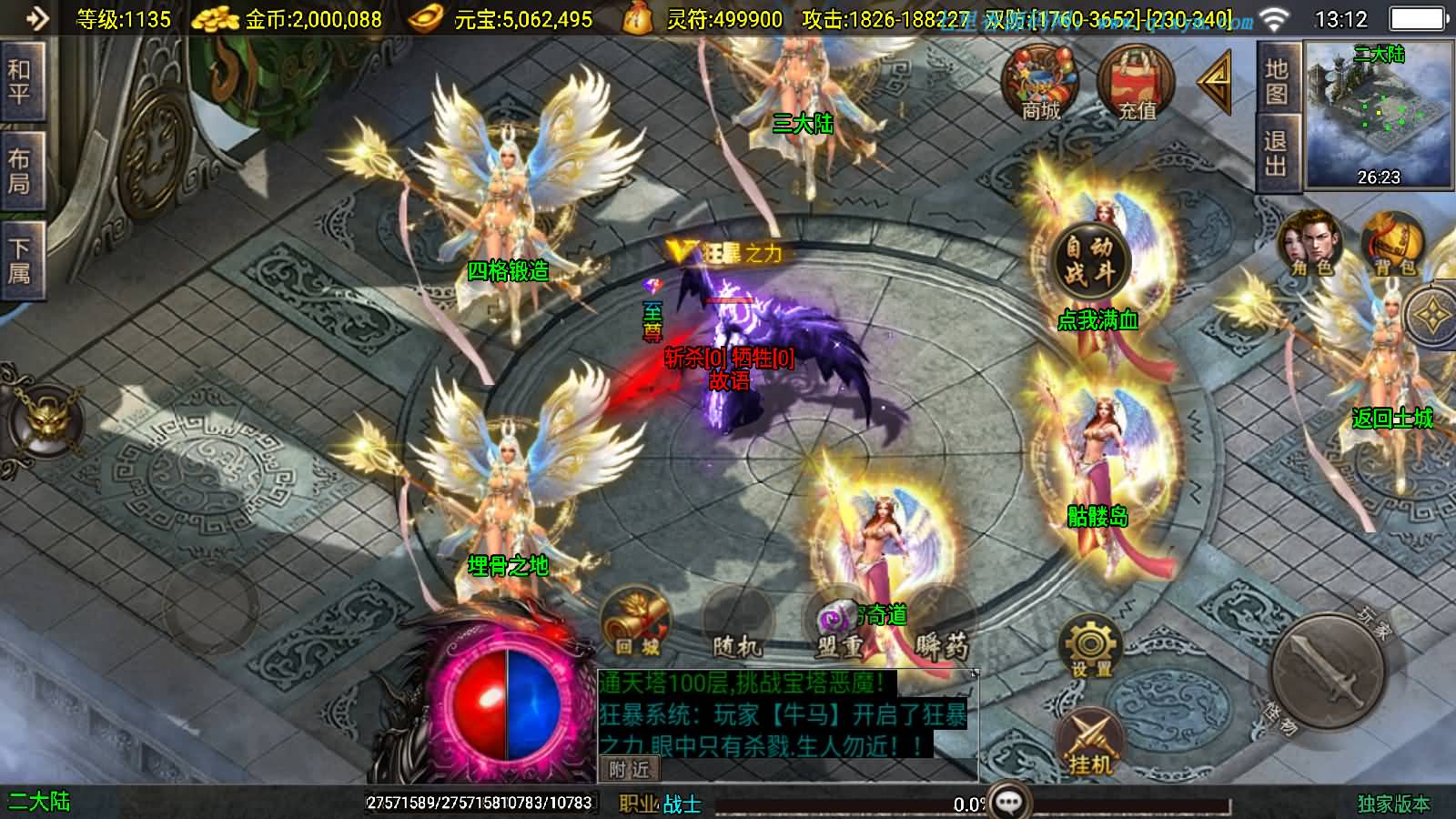1456x819 pixels.
Task: Open the 商城 shop
Action: click(x=1040, y=84)
